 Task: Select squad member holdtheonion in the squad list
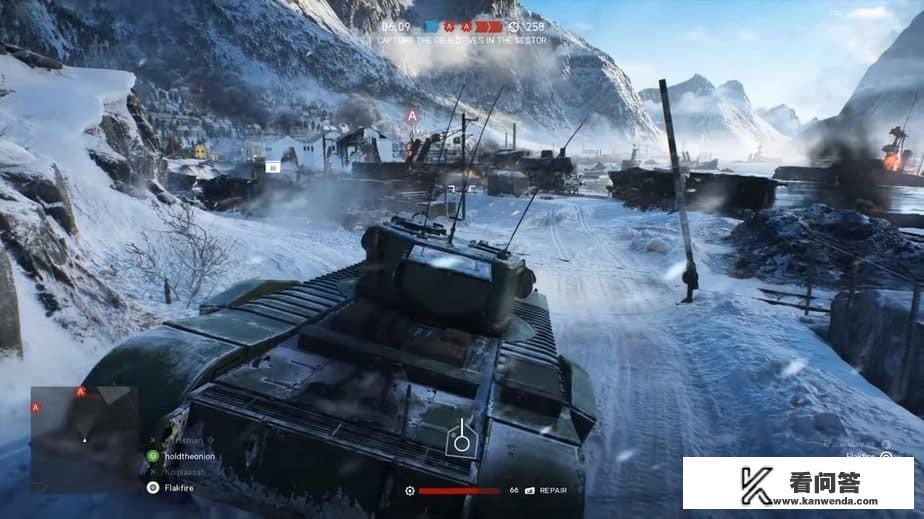[186, 455]
